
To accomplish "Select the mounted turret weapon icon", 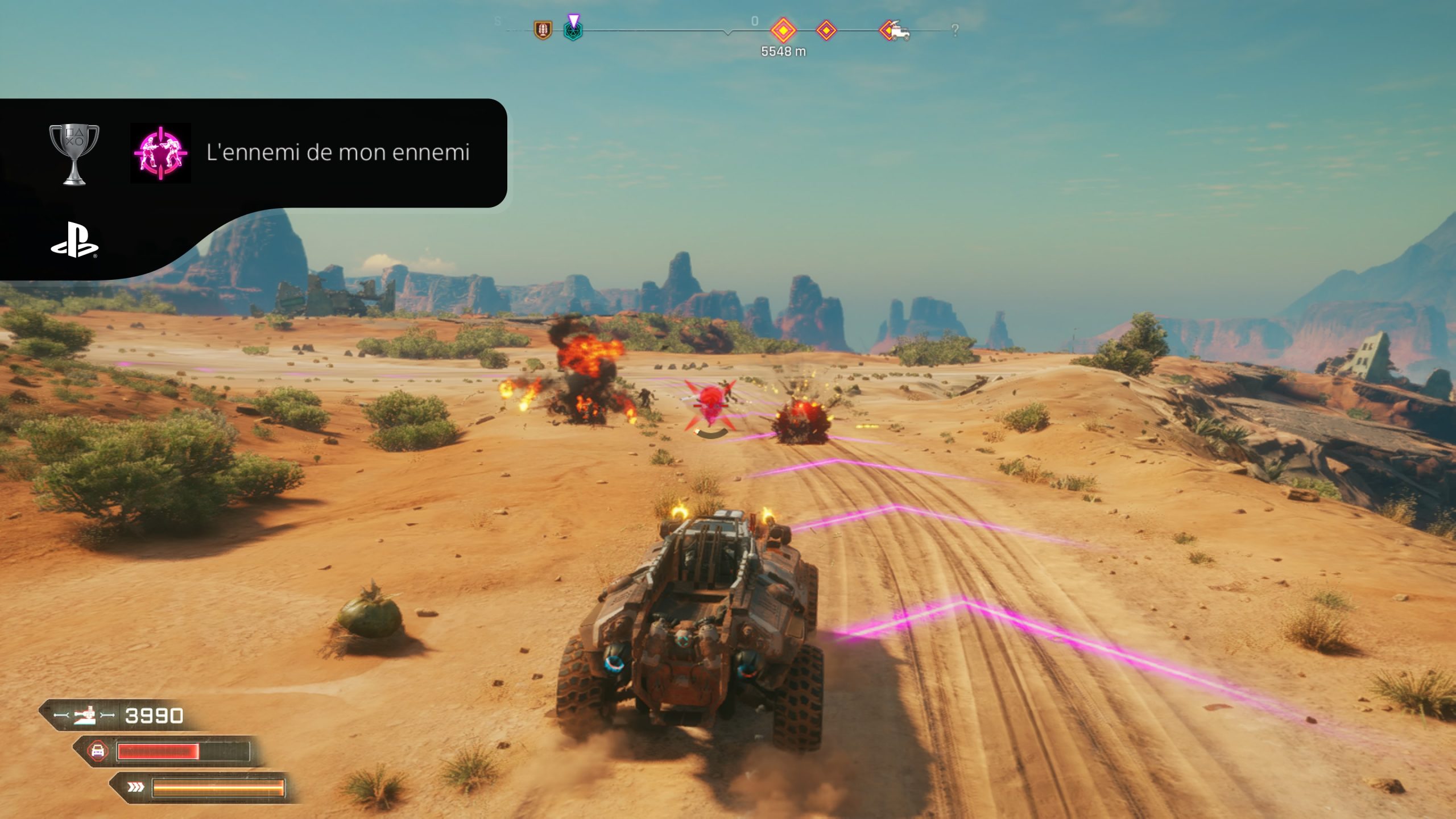I will pyautogui.click(x=85, y=715).
